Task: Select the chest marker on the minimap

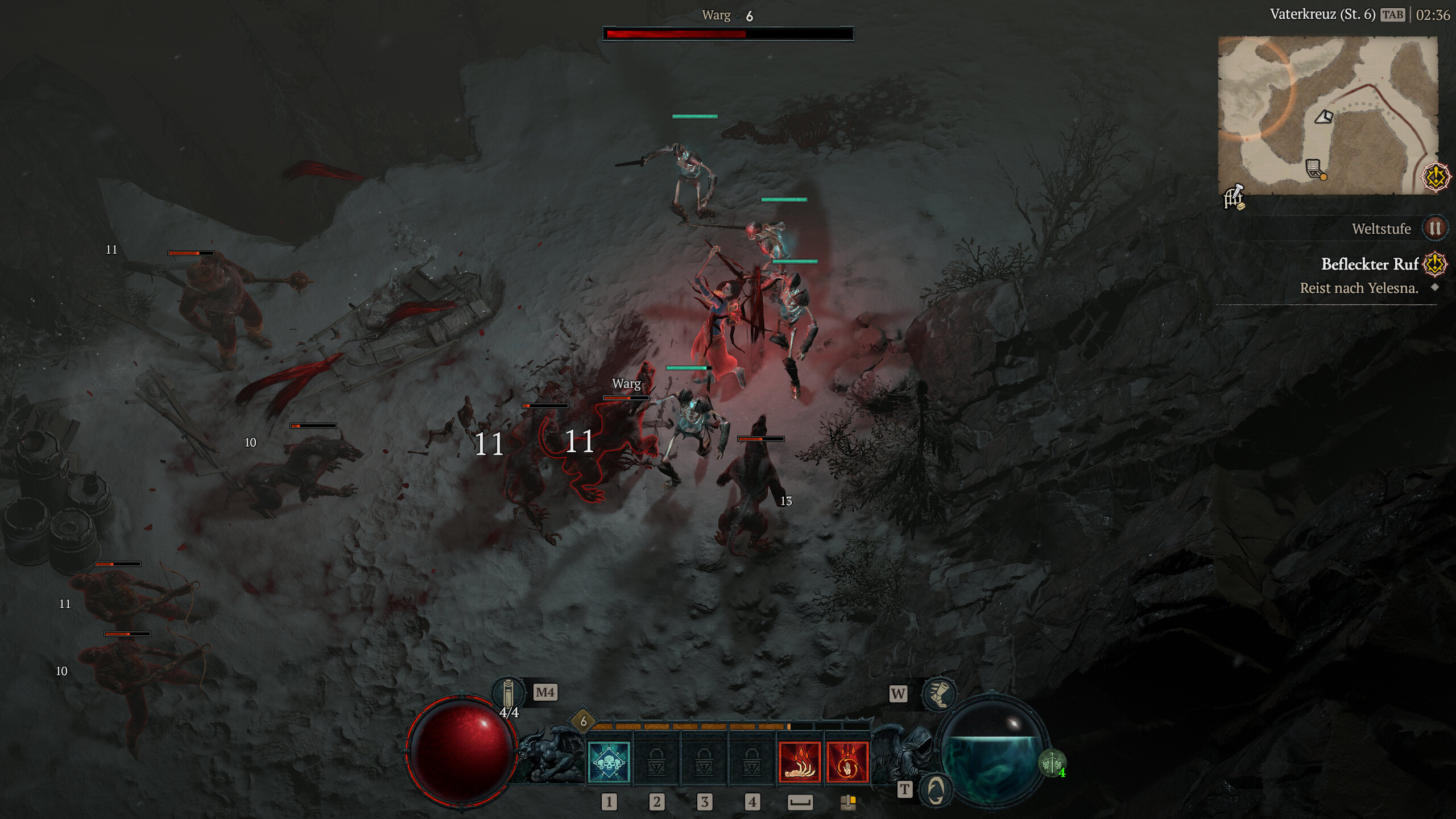Action: click(1314, 168)
